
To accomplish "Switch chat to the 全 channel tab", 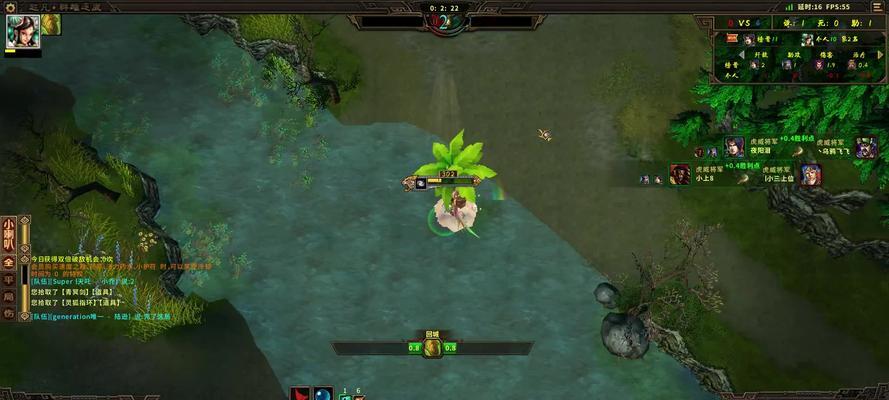I will [8, 262].
